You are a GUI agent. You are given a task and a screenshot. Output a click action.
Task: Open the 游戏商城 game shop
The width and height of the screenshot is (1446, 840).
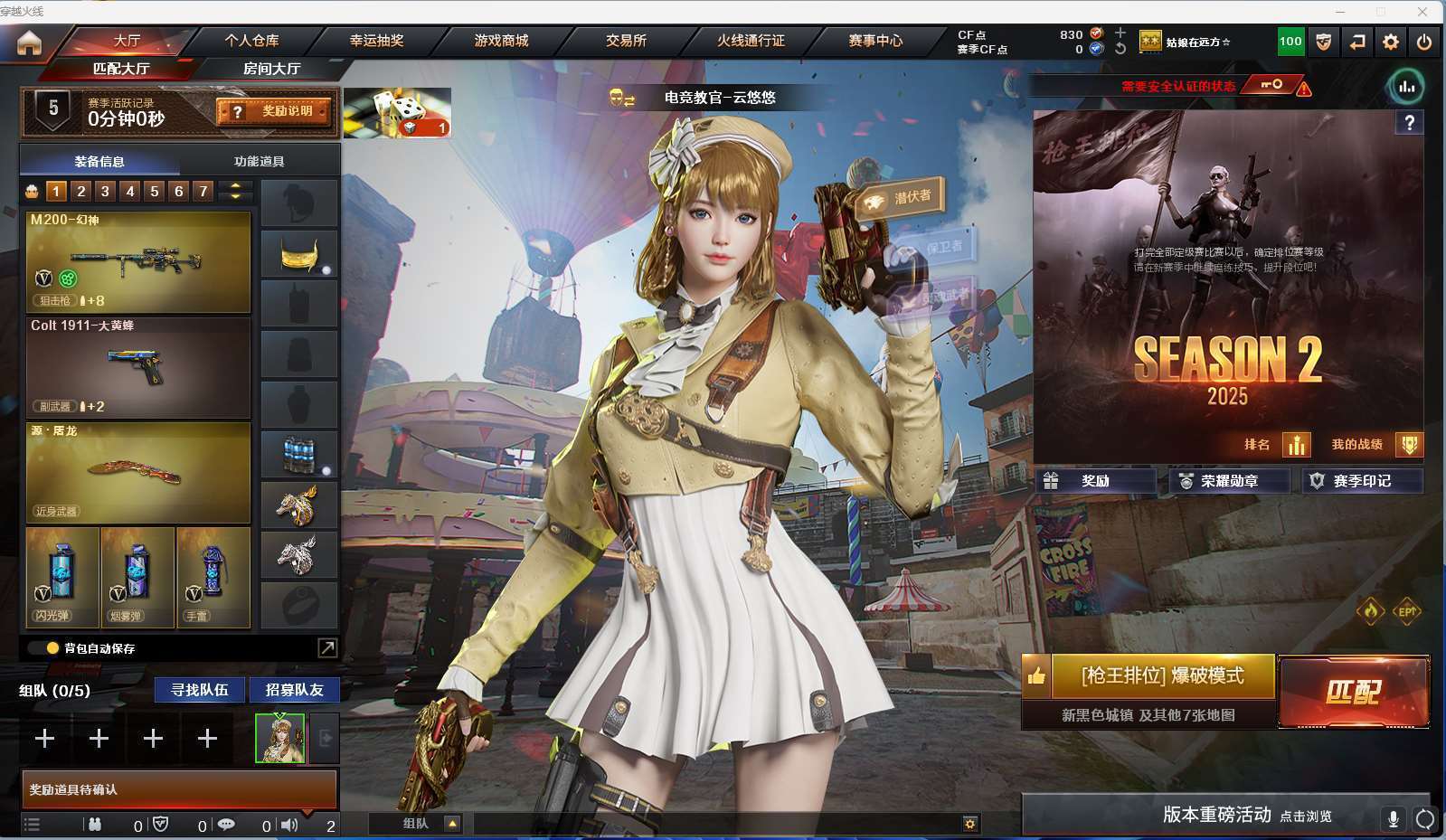pos(501,41)
